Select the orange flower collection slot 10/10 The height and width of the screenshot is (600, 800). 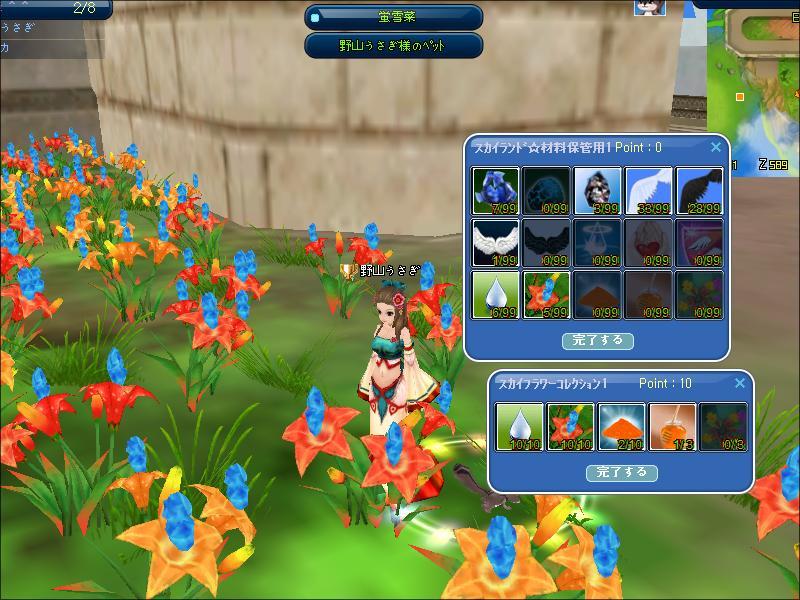[571, 427]
